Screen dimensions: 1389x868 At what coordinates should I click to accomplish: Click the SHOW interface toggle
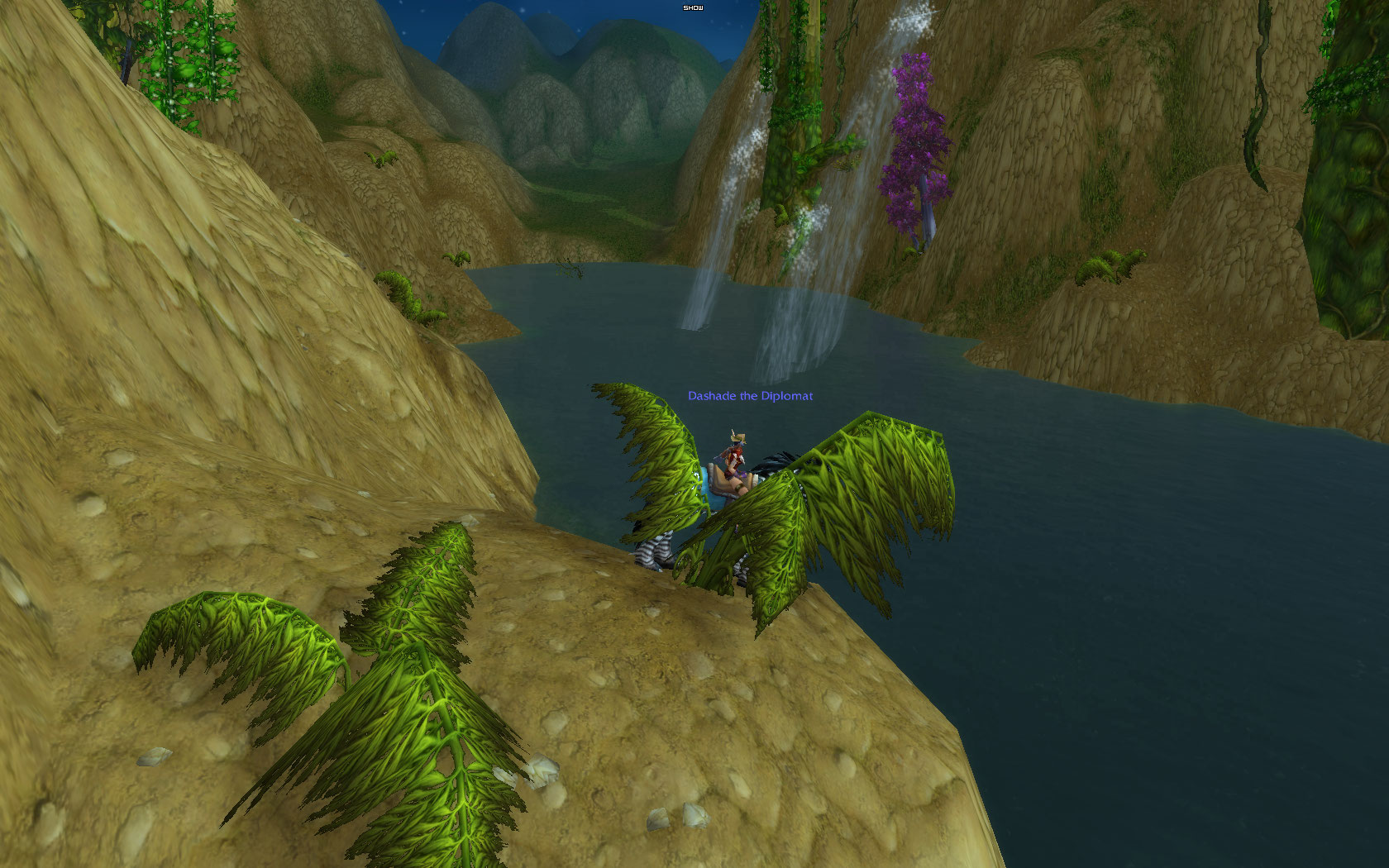[693, 7]
